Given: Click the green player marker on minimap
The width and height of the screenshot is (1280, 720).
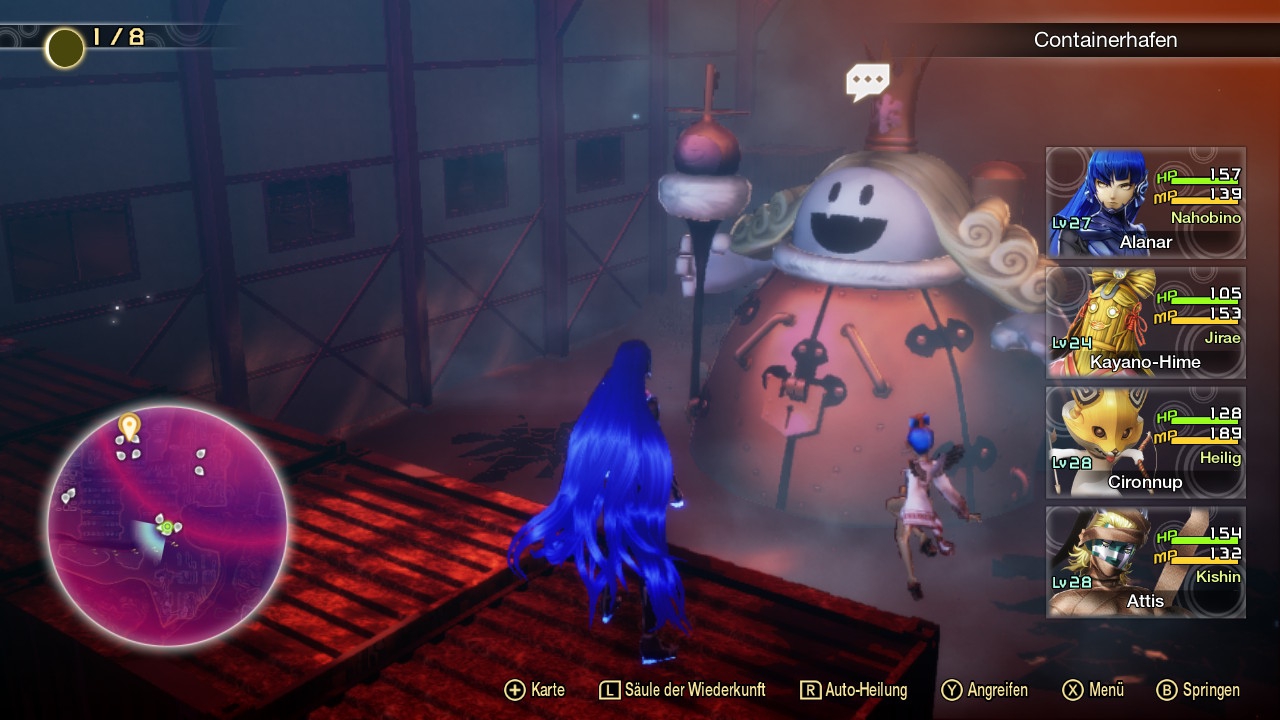Looking at the screenshot, I should 166,524.
